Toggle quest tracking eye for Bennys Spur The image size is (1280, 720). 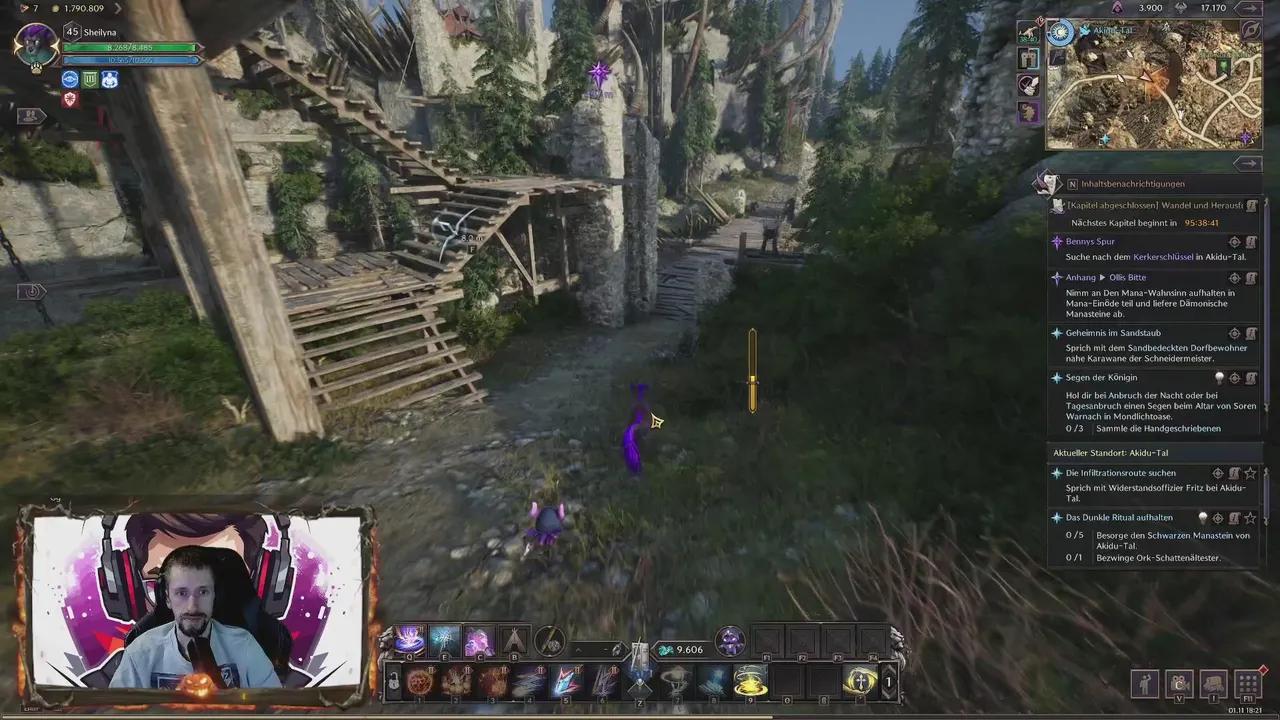[1234, 240]
